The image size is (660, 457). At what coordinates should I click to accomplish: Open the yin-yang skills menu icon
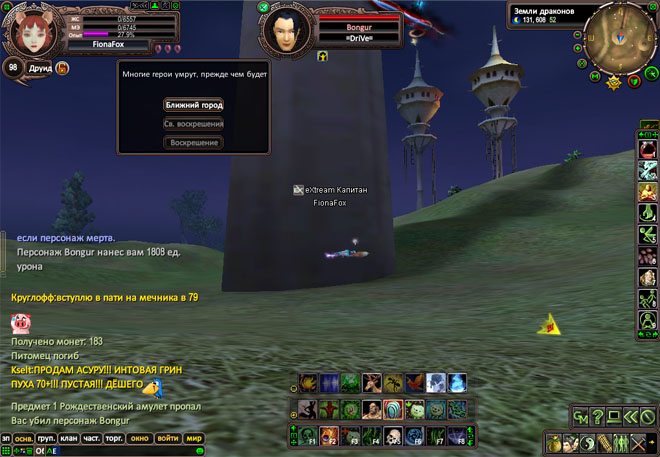click(x=589, y=442)
